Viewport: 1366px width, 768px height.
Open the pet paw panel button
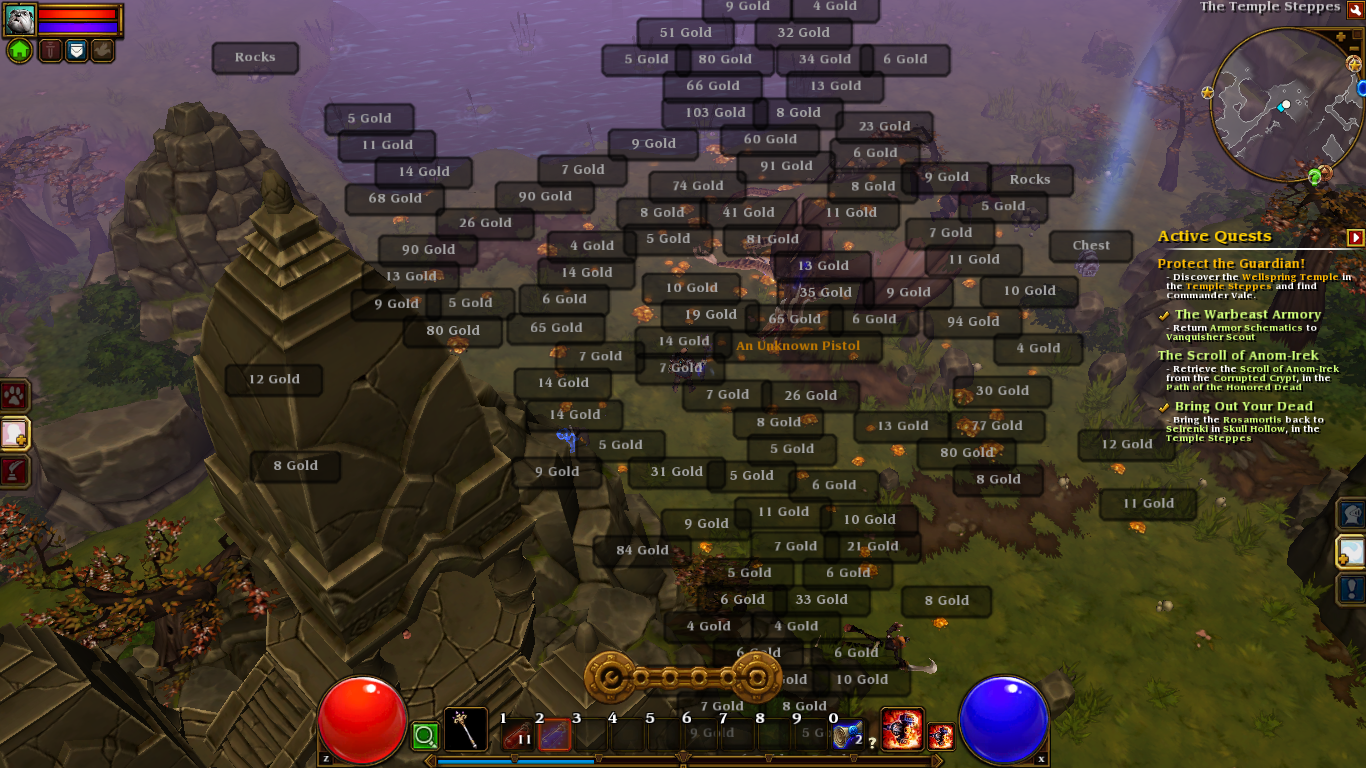coord(16,396)
